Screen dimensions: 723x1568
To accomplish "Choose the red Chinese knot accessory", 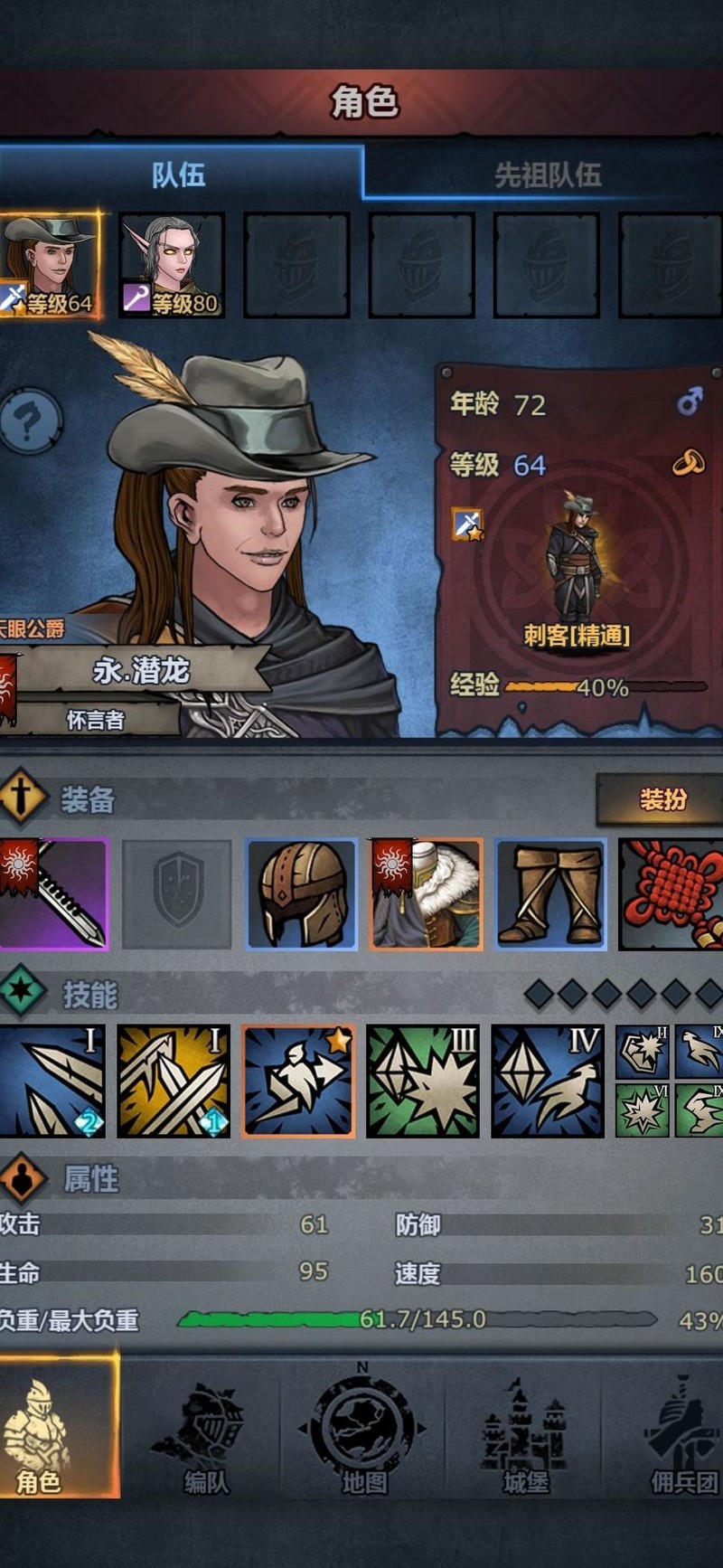I will (671, 893).
